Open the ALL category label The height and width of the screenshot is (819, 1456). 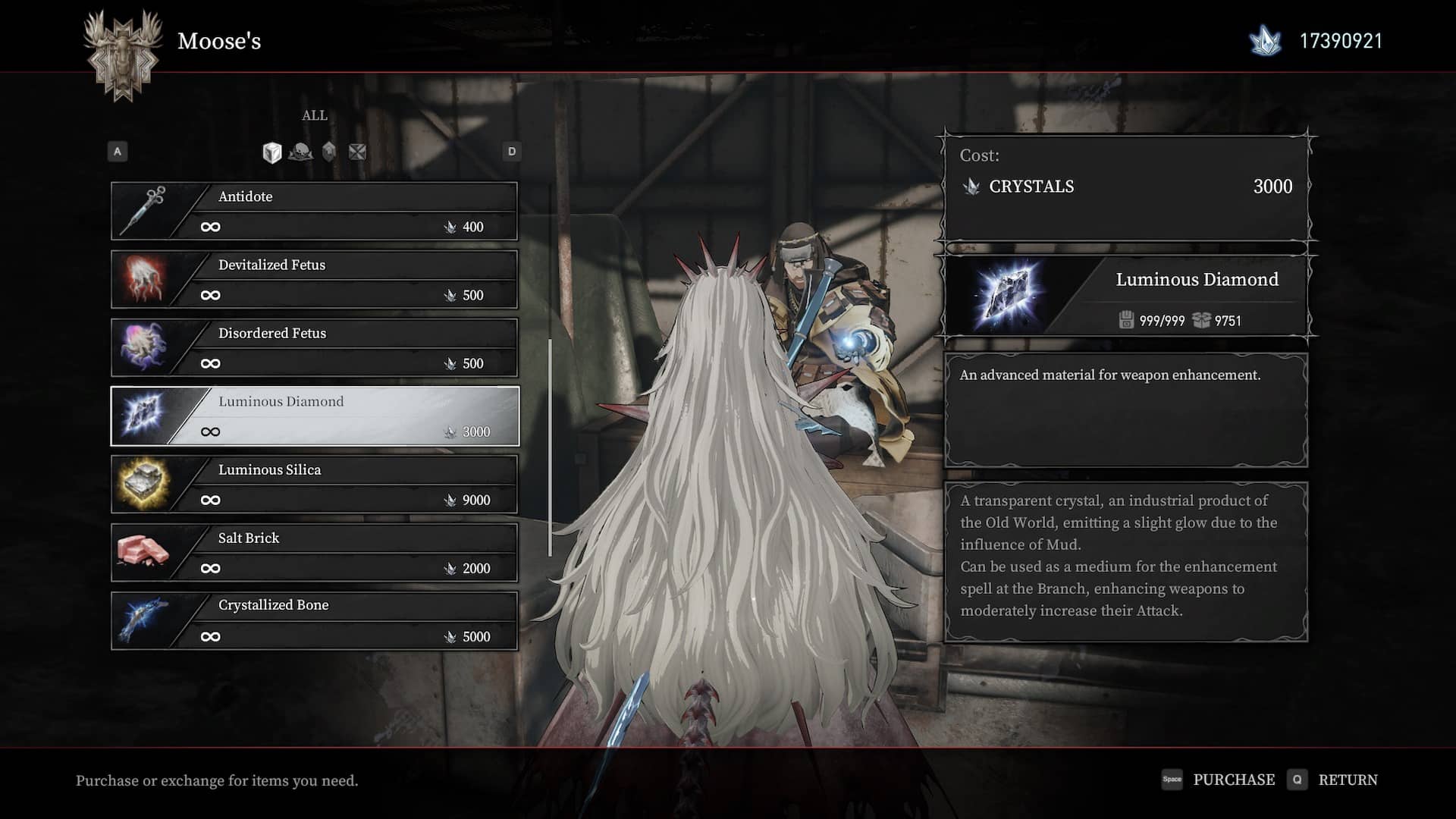coord(314,115)
